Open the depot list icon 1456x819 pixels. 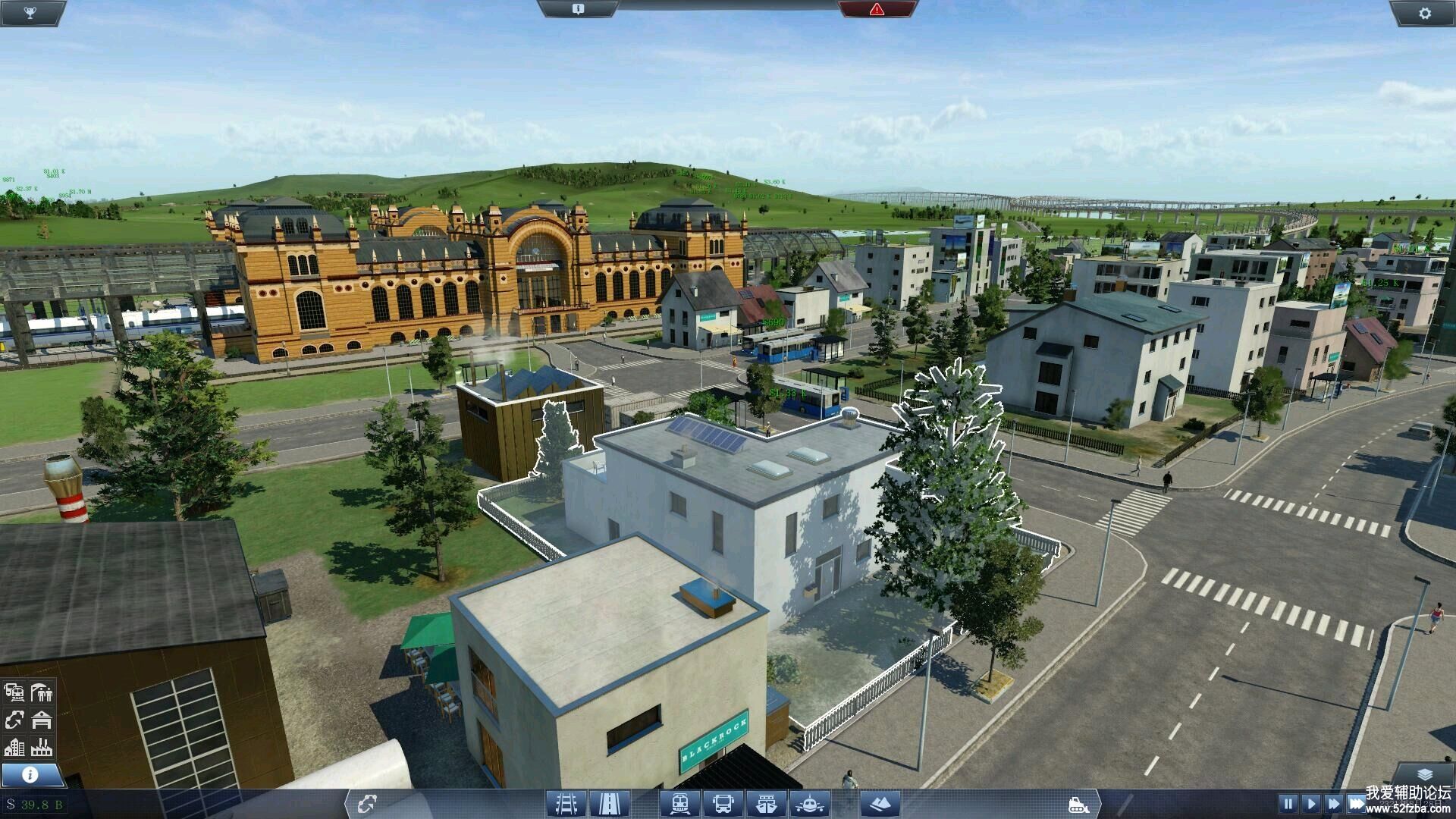(42, 720)
